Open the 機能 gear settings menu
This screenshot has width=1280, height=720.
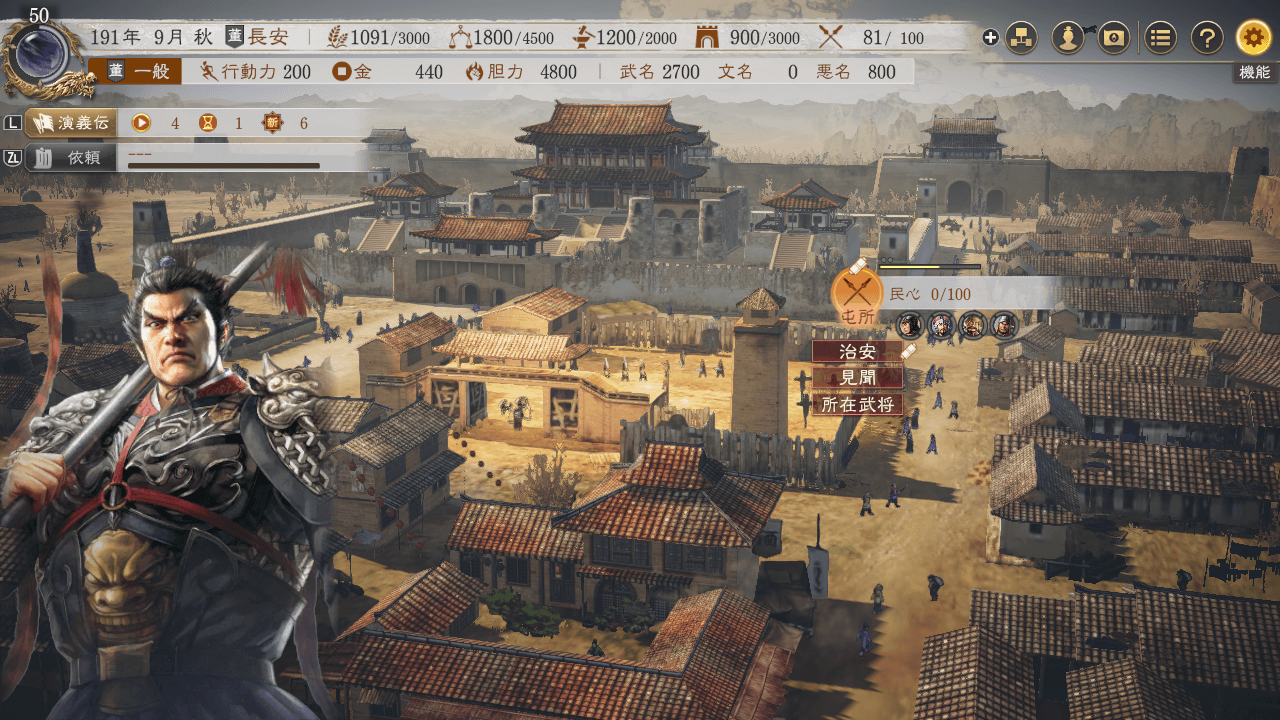tap(1254, 38)
